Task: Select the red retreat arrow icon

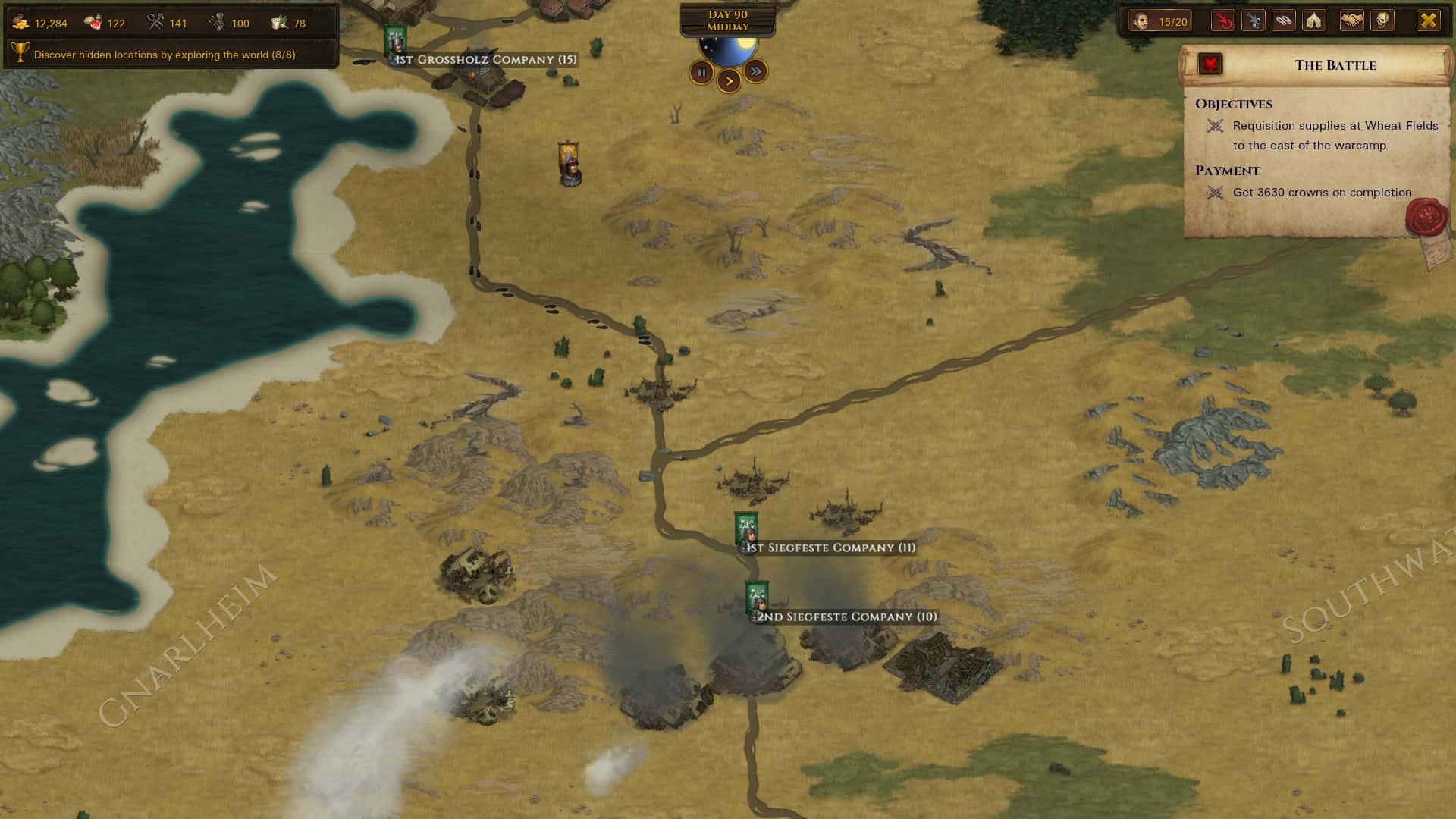Action: (1223, 20)
